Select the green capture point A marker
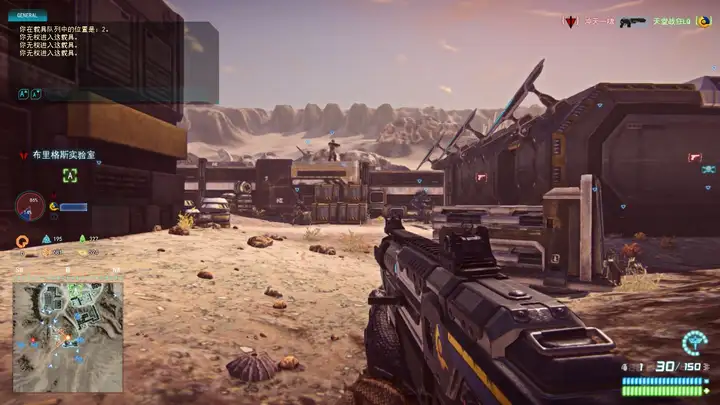Screen dimensions: 720x405 pos(69,175)
